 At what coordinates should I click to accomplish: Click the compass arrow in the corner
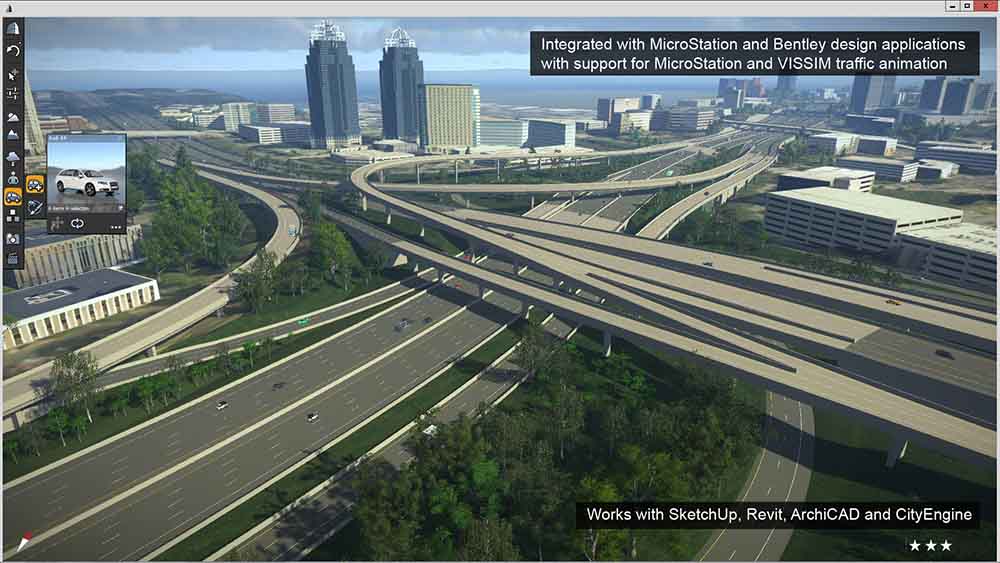pyautogui.click(x=22, y=542)
